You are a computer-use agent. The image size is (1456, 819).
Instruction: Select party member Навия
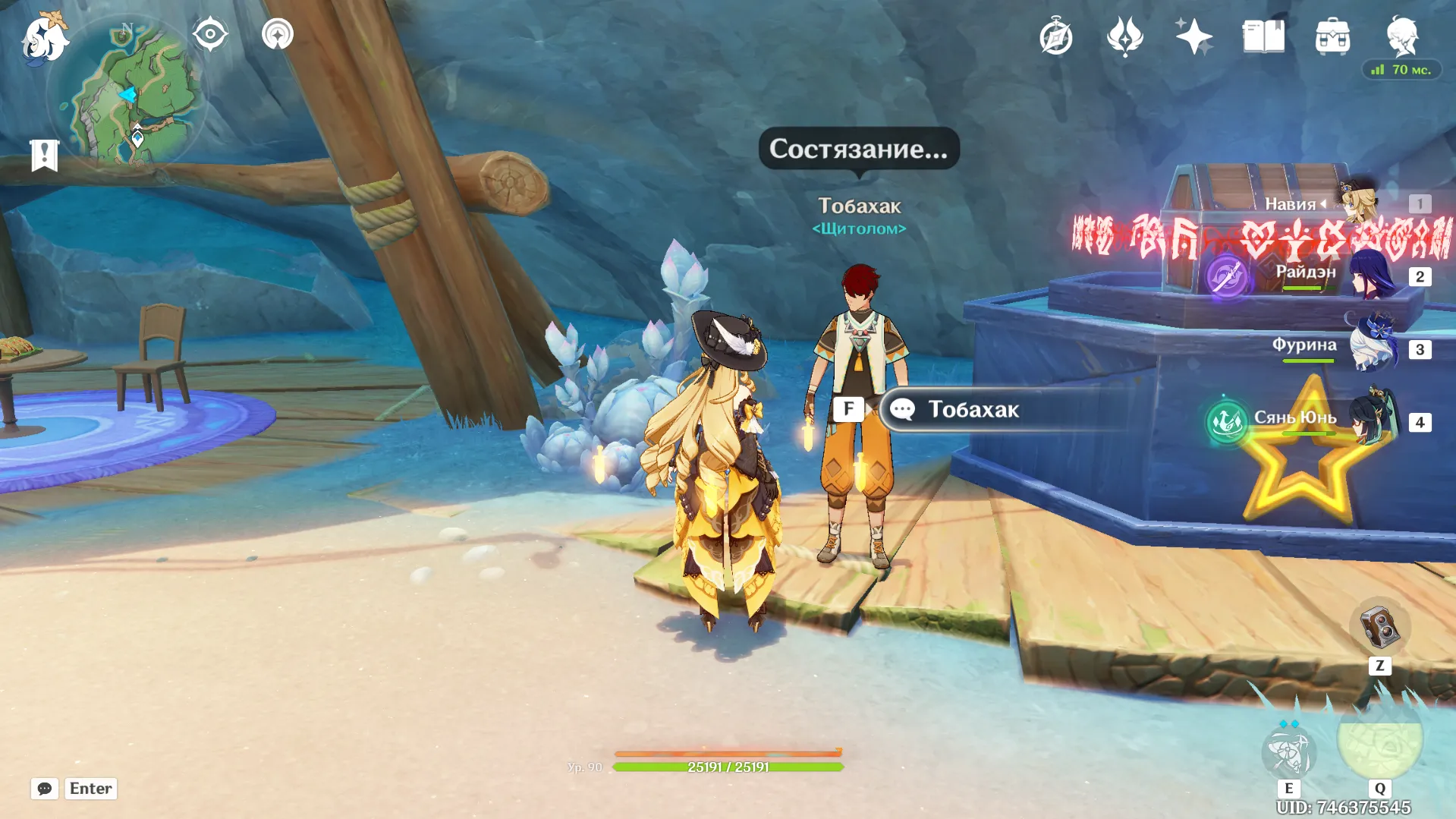click(1358, 203)
